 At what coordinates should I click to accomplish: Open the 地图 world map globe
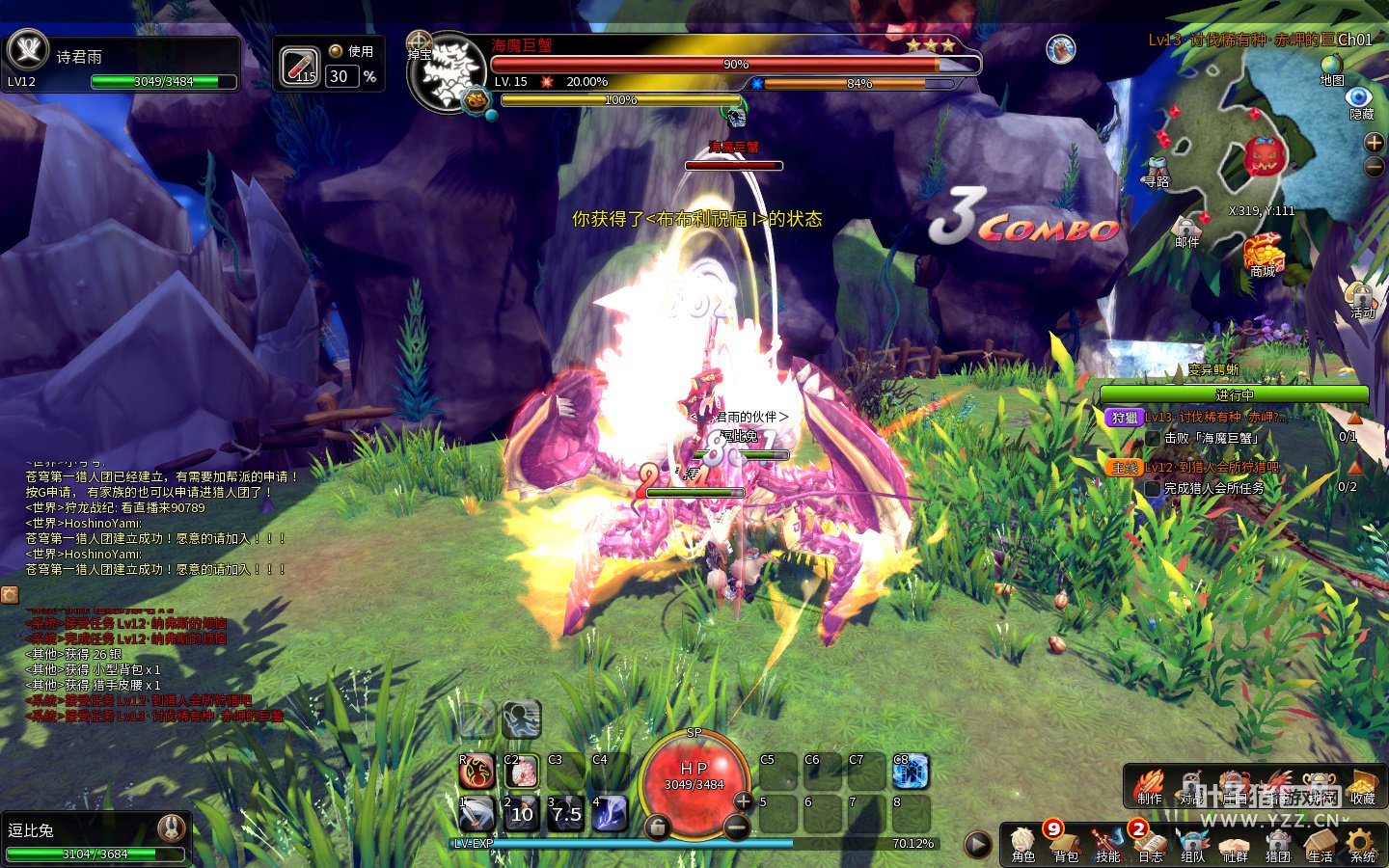(x=1332, y=67)
